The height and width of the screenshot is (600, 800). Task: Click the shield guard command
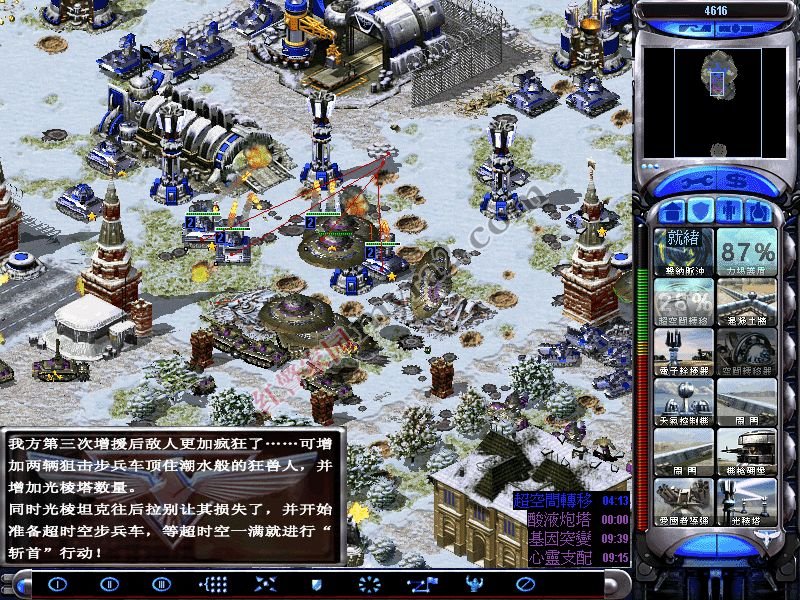[x=316, y=584]
